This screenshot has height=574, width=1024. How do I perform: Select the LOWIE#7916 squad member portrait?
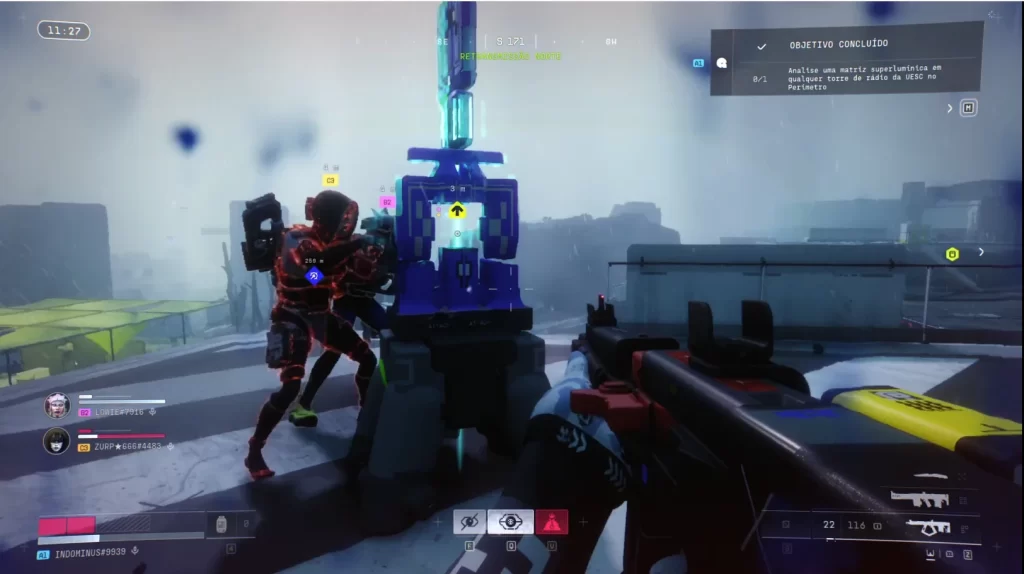[57, 405]
